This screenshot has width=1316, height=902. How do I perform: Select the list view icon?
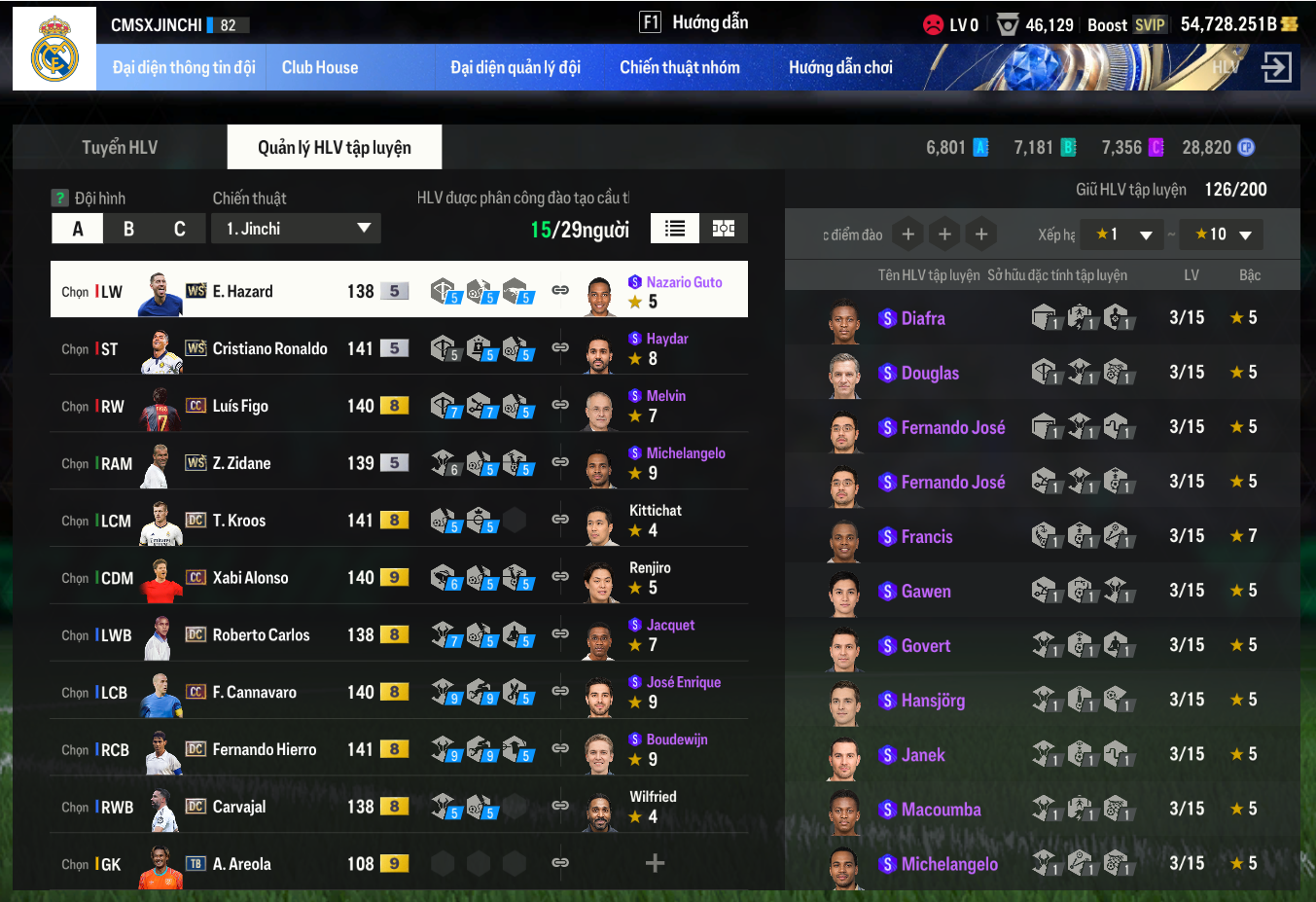(675, 228)
